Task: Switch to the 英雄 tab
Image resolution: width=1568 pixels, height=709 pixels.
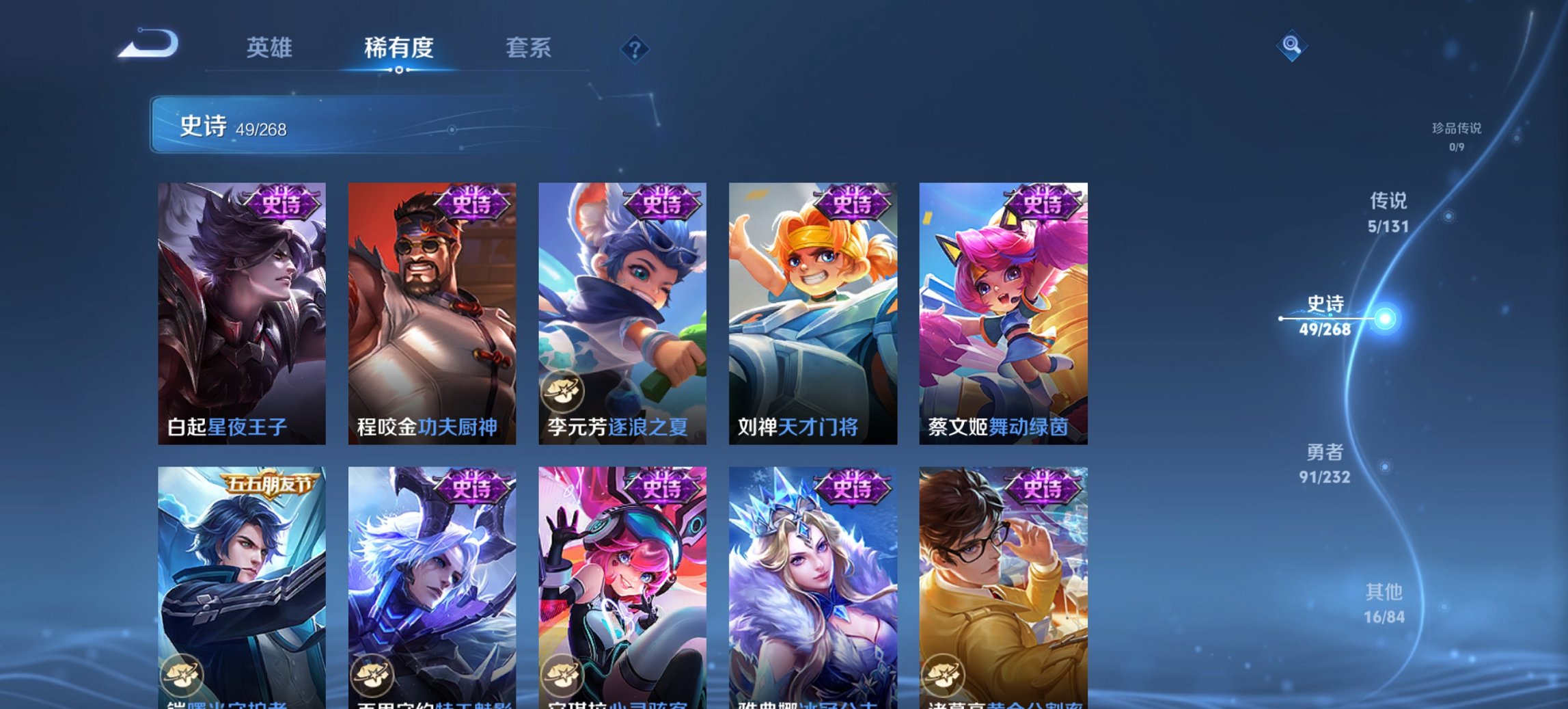Action: click(x=271, y=48)
